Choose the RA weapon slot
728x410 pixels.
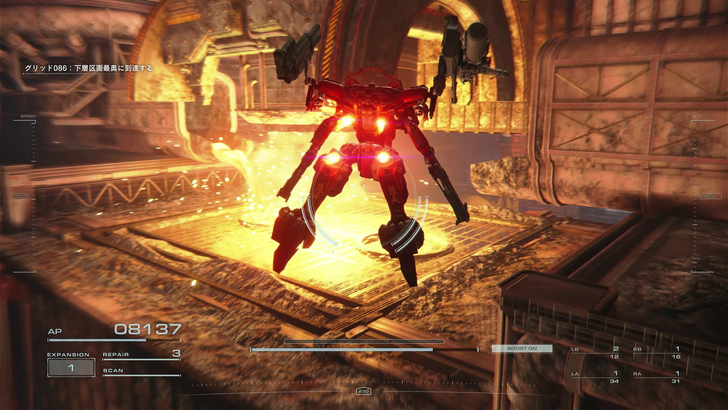[x=658, y=377]
